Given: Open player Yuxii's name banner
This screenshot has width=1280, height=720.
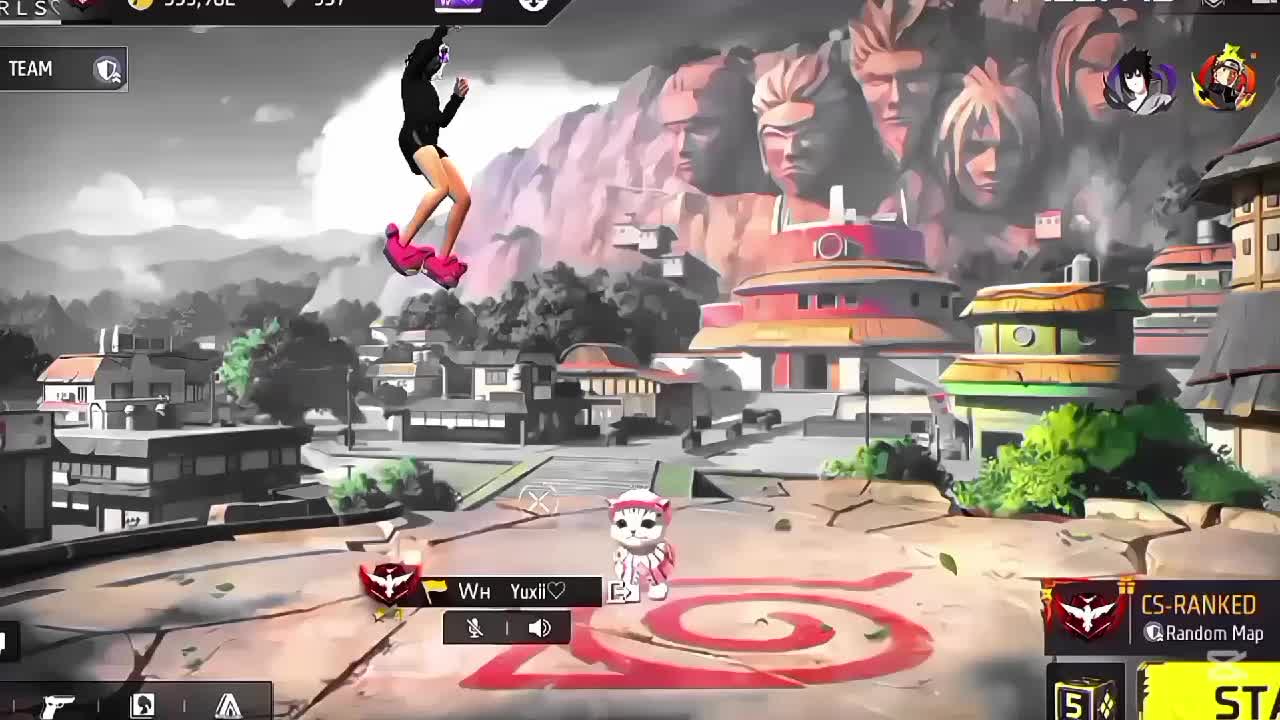Looking at the screenshot, I should [512, 592].
